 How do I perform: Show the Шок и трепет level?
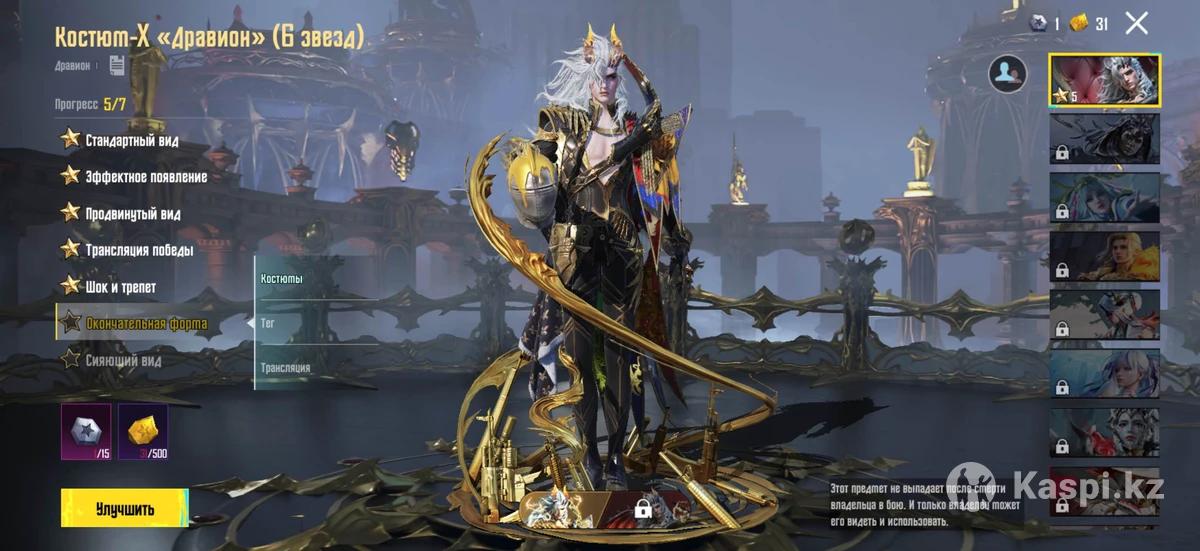pyautogui.click(x=120, y=287)
